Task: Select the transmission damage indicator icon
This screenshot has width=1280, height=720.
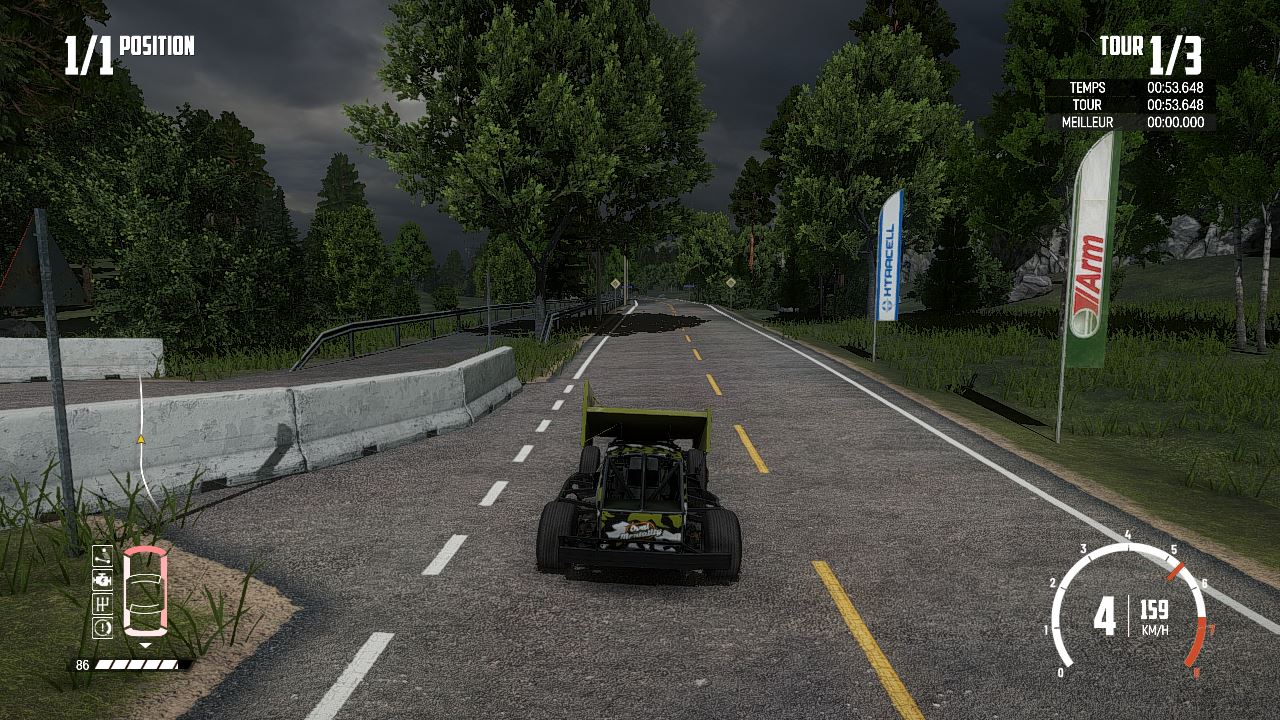Action: point(102,604)
